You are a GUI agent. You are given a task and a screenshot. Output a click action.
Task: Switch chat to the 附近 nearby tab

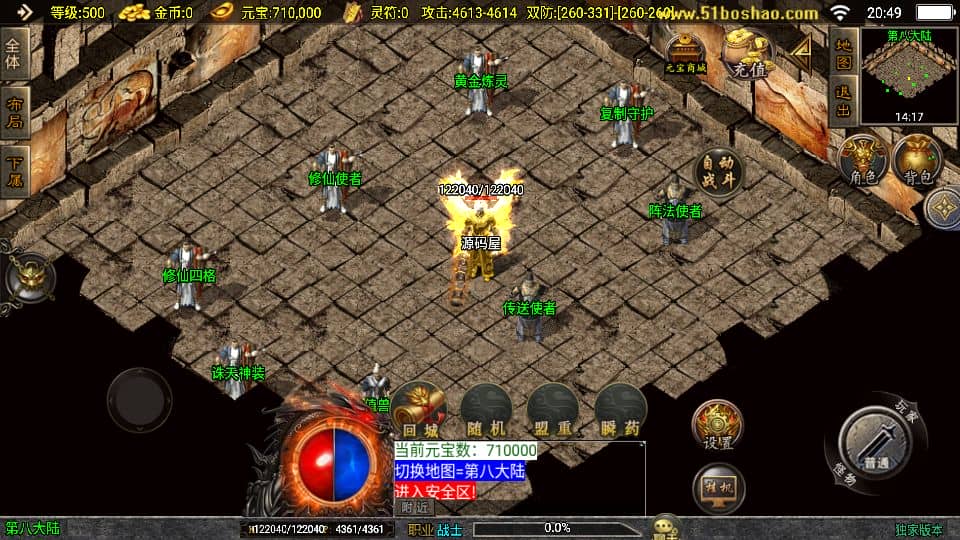coord(419,507)
